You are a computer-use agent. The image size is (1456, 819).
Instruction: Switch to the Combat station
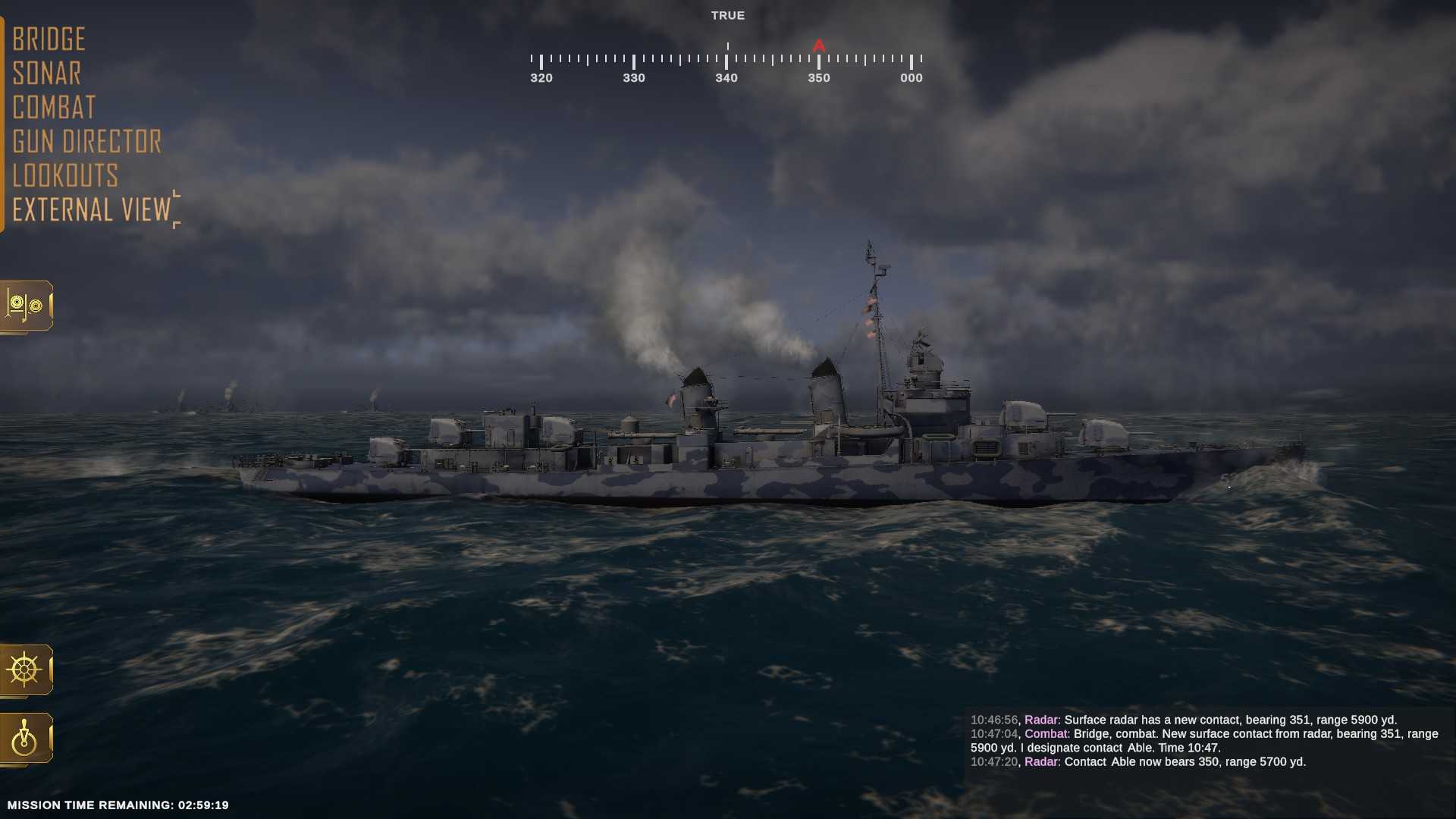[53, 107]
